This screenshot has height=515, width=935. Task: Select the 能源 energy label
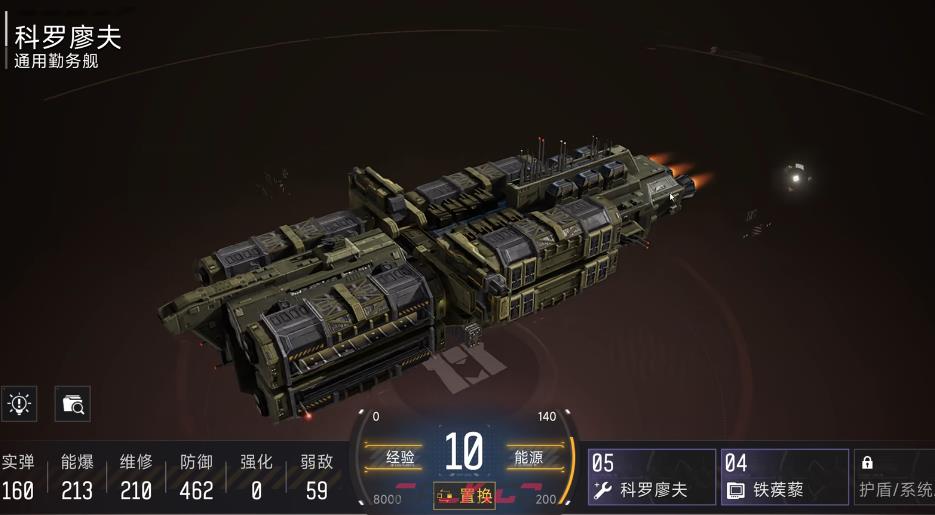(527, 457)
